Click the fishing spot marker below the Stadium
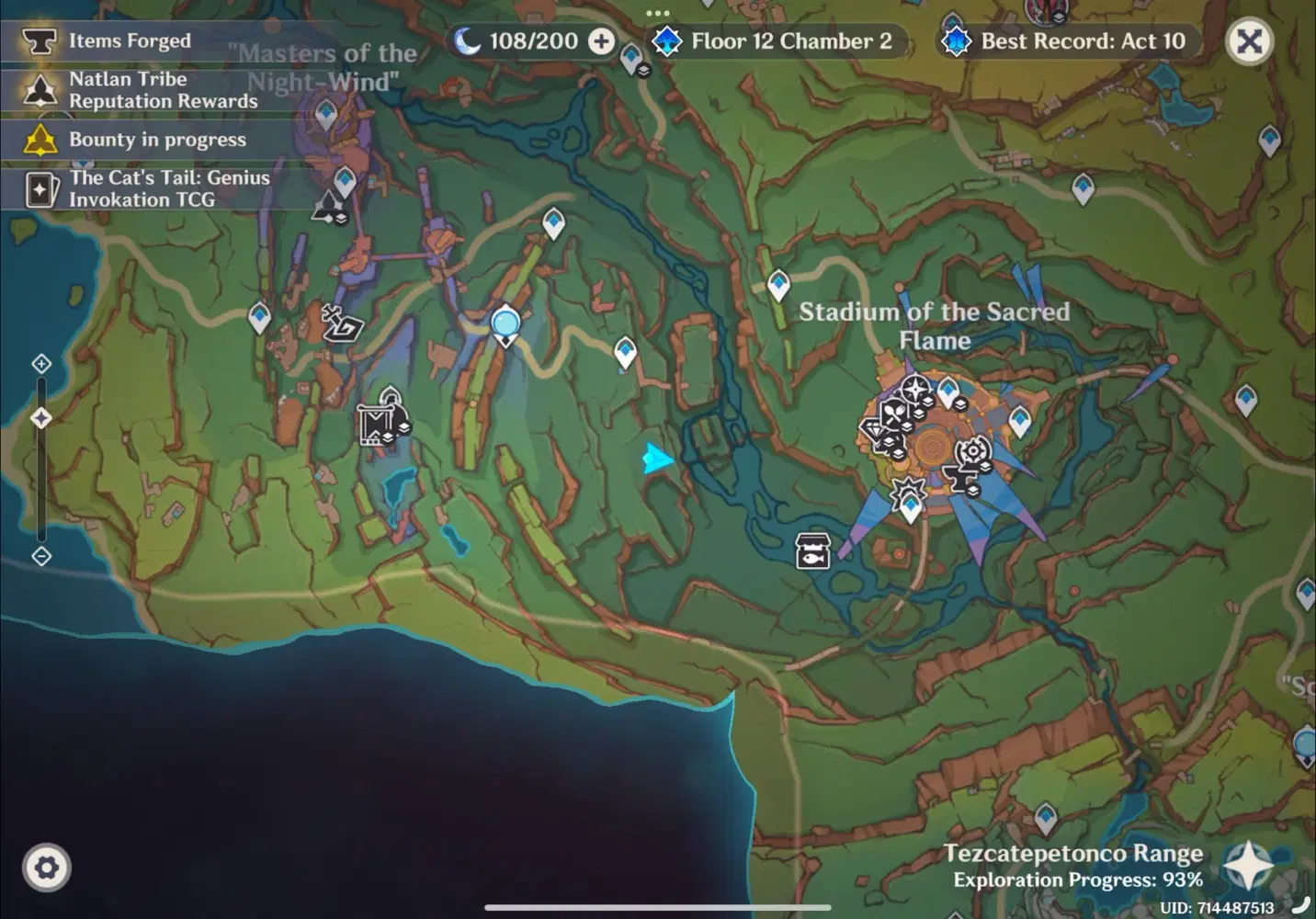Image resolution: width=1316 pixels, height=919 pixels. pyautogui.click(x=812, y=551)
